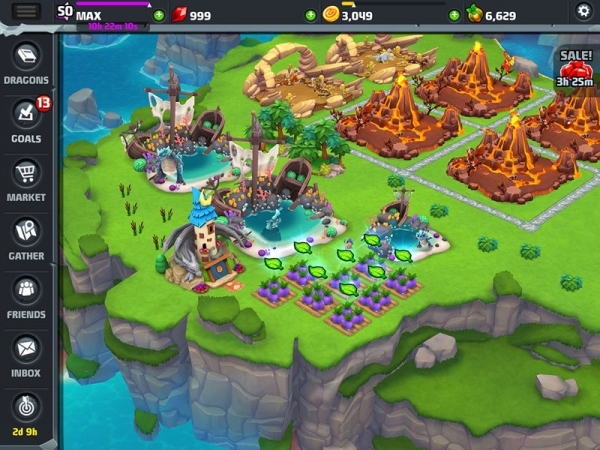Image resolution: width=600 pixels, height=450 pixels.
Task: Open the Gather menu
Action: pos(26,236)
